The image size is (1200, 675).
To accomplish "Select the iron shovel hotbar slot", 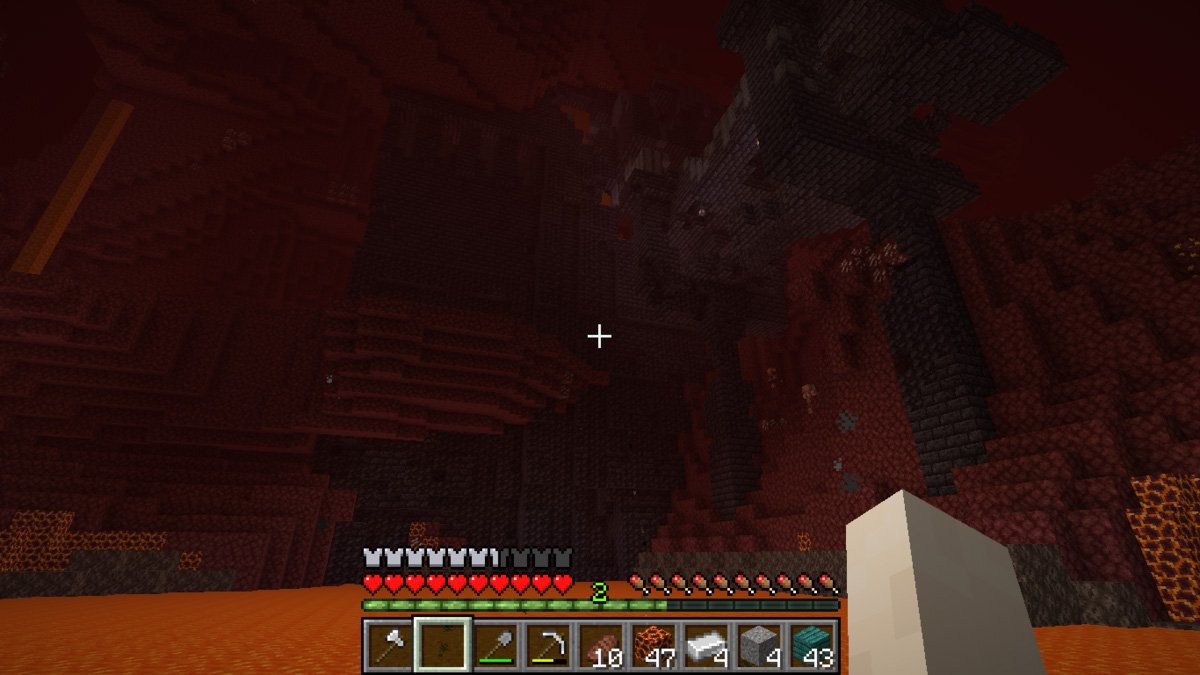I will (x=494, y=645).
